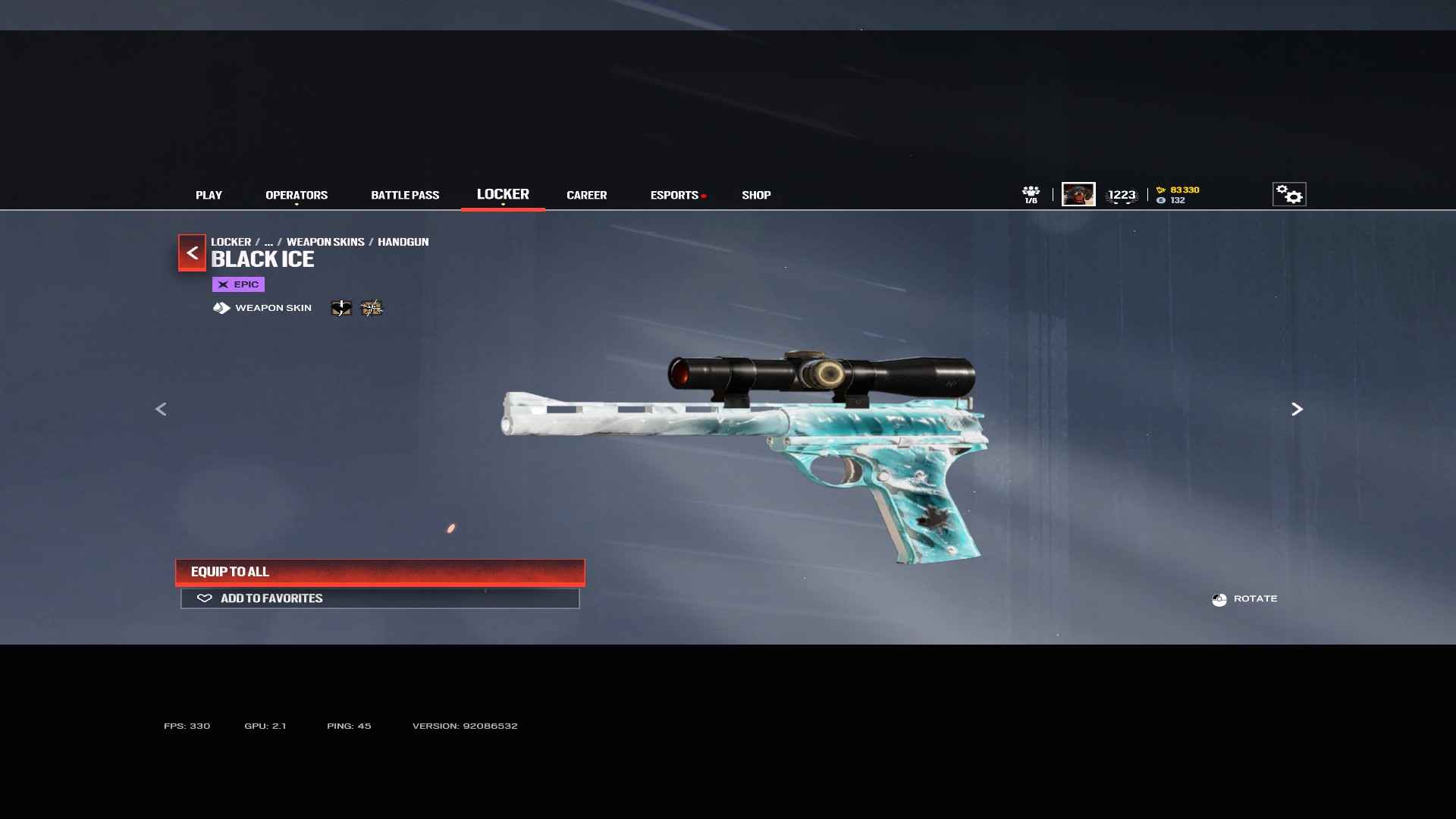Click the red back arrow button
This screenshot has width=1456, height=819.
(x=192, y=253)
